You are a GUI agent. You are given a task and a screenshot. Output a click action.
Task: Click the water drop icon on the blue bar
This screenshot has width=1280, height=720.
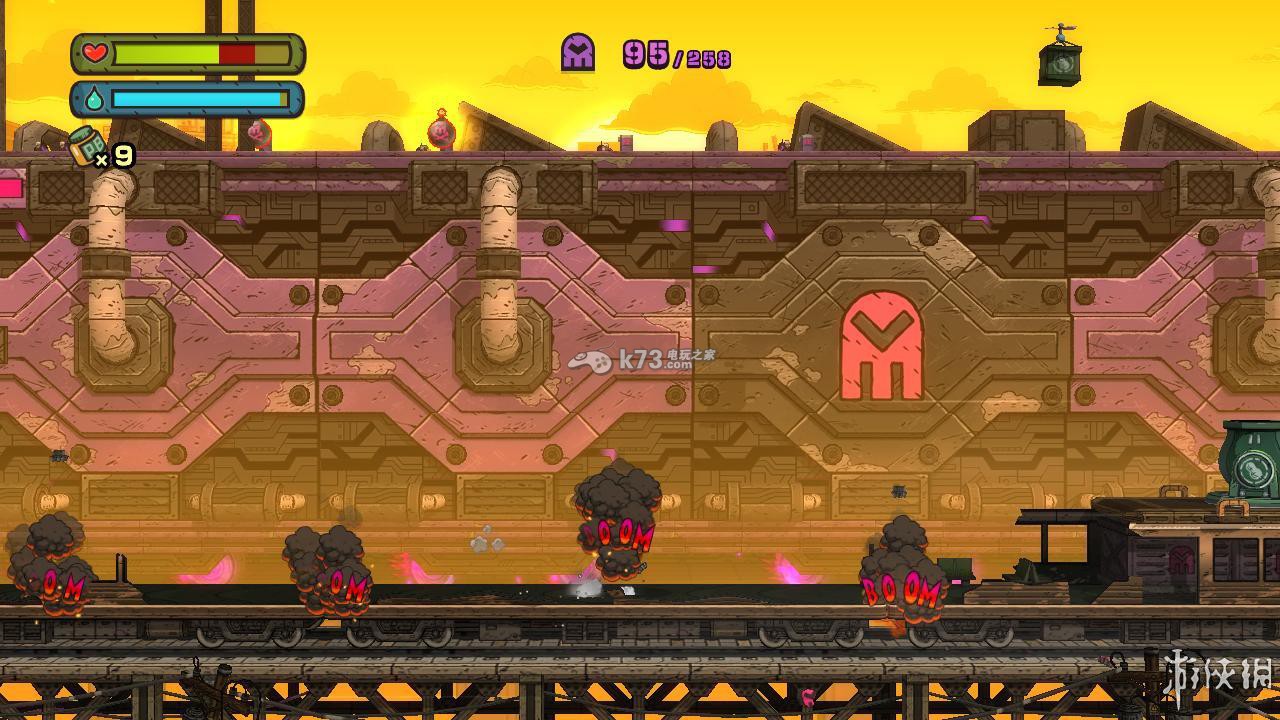pyautogui.click(x=94, y=99)
